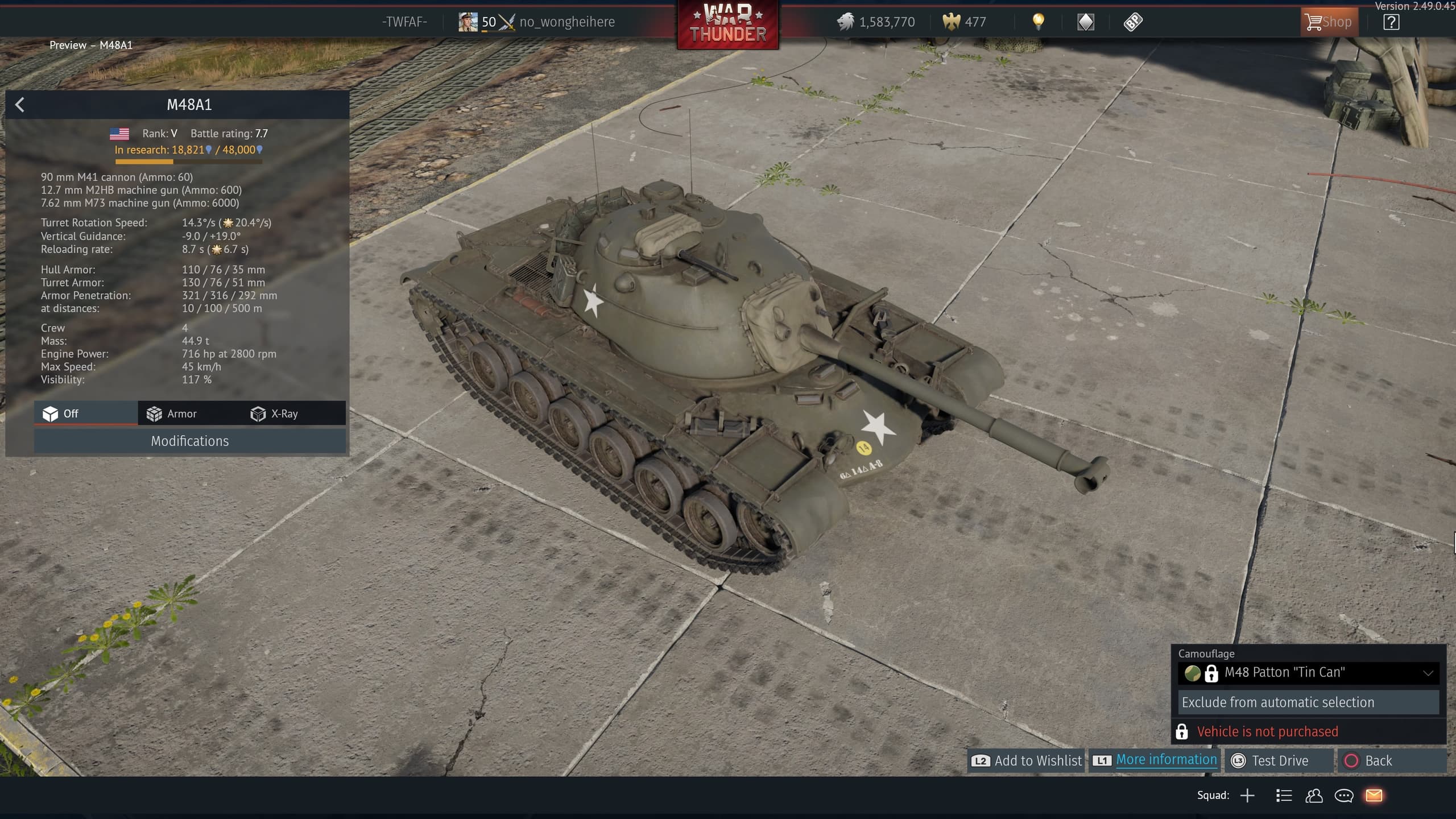
Task: Open the lightbulb icon in the top bar
Action: (x=1038, y=22)
